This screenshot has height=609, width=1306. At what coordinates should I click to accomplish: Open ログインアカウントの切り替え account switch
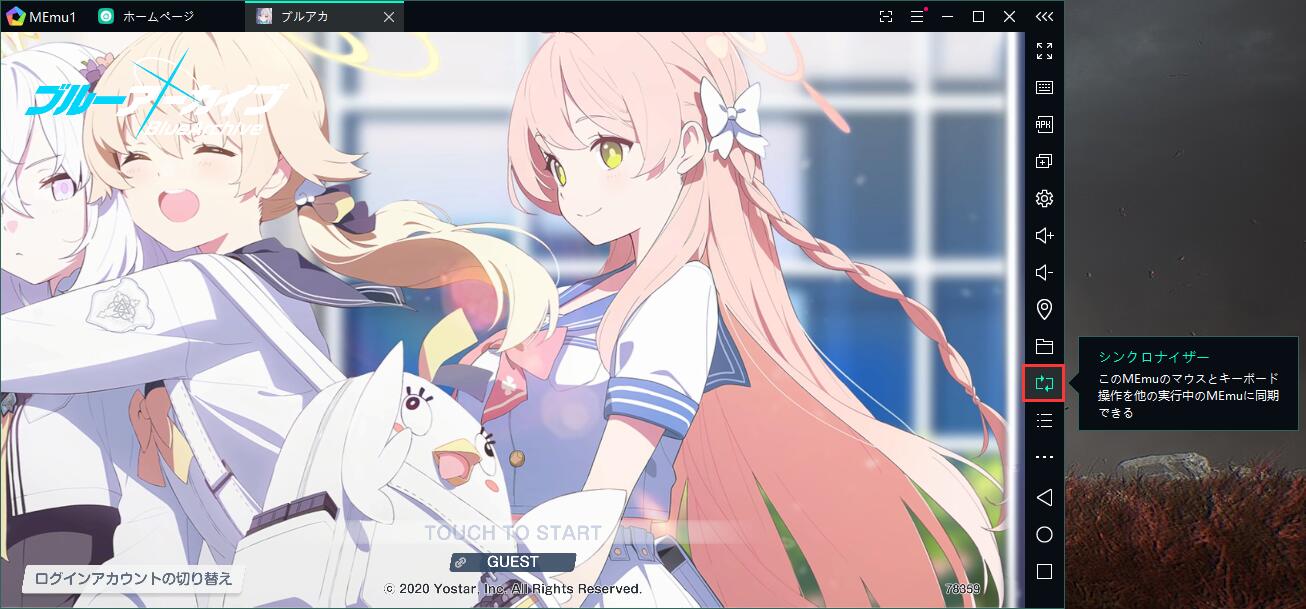coord(133,578)
